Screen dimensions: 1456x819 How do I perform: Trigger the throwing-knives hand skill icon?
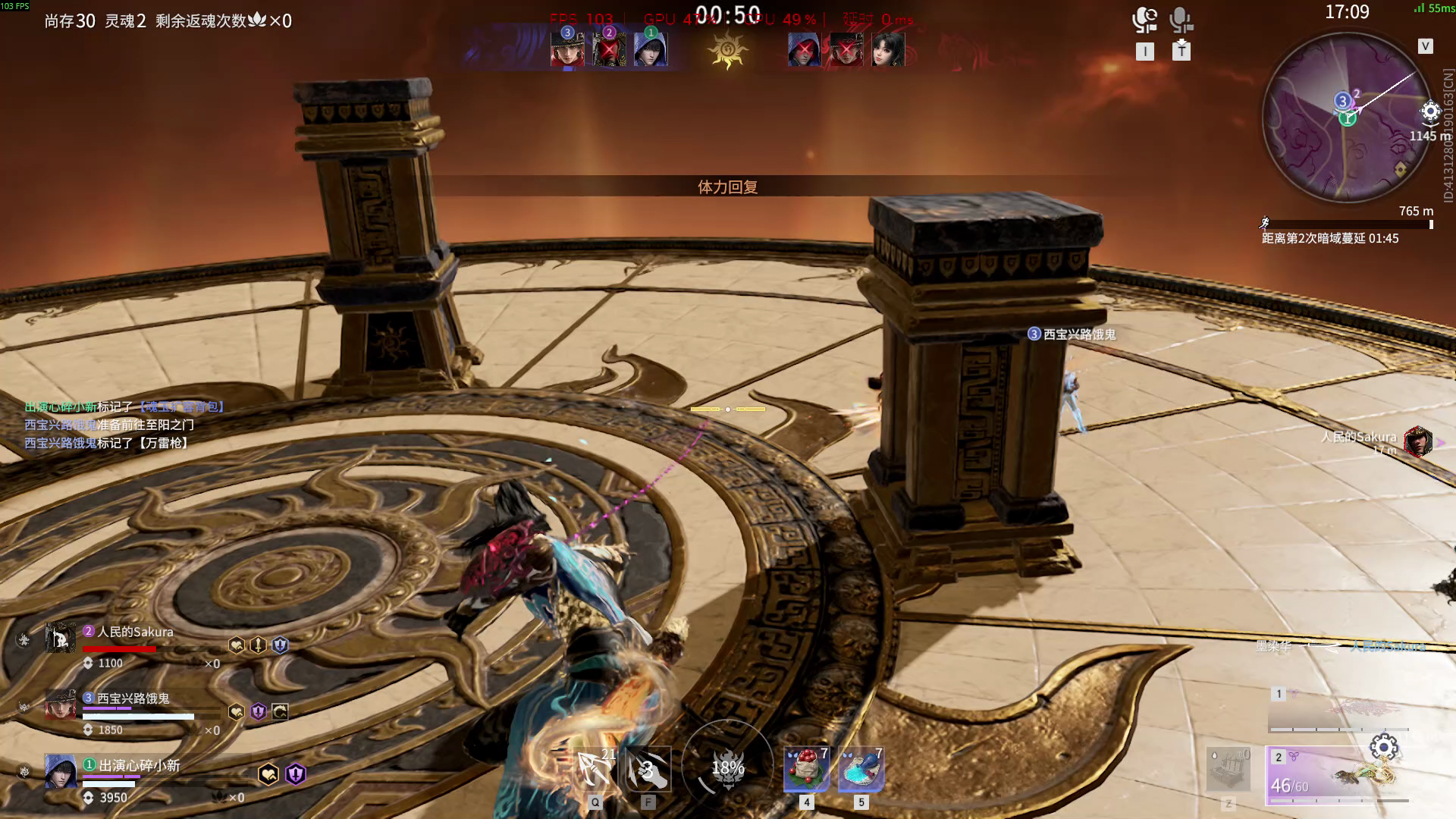648,769
